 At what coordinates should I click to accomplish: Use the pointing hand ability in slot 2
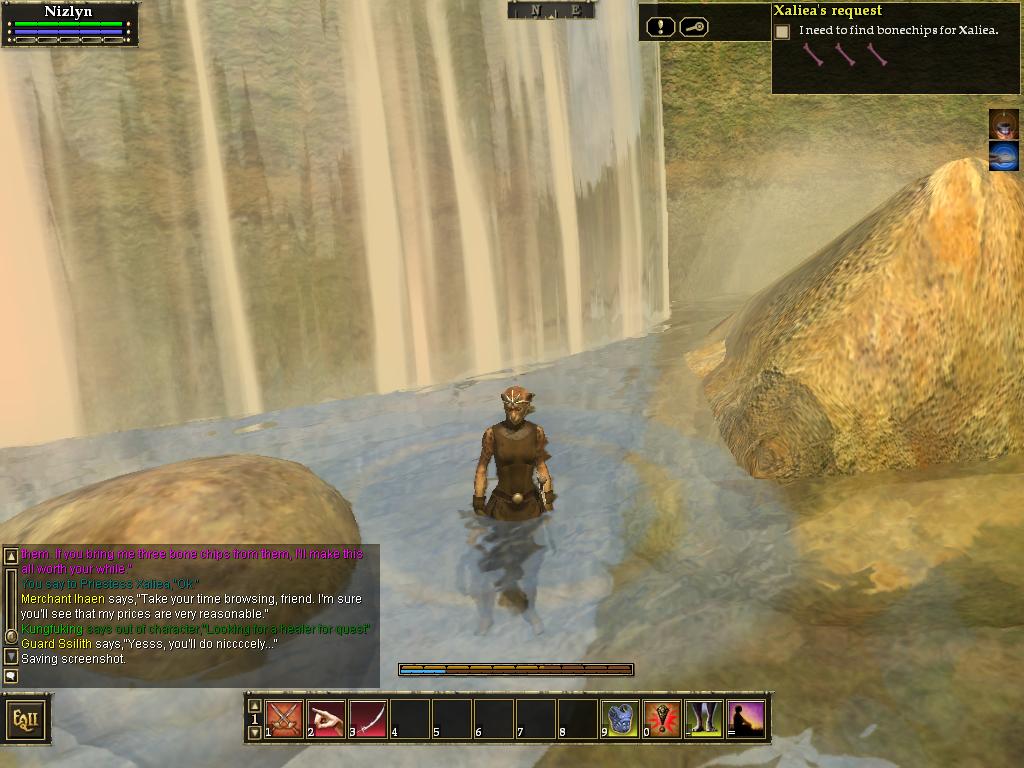point(327,719)
